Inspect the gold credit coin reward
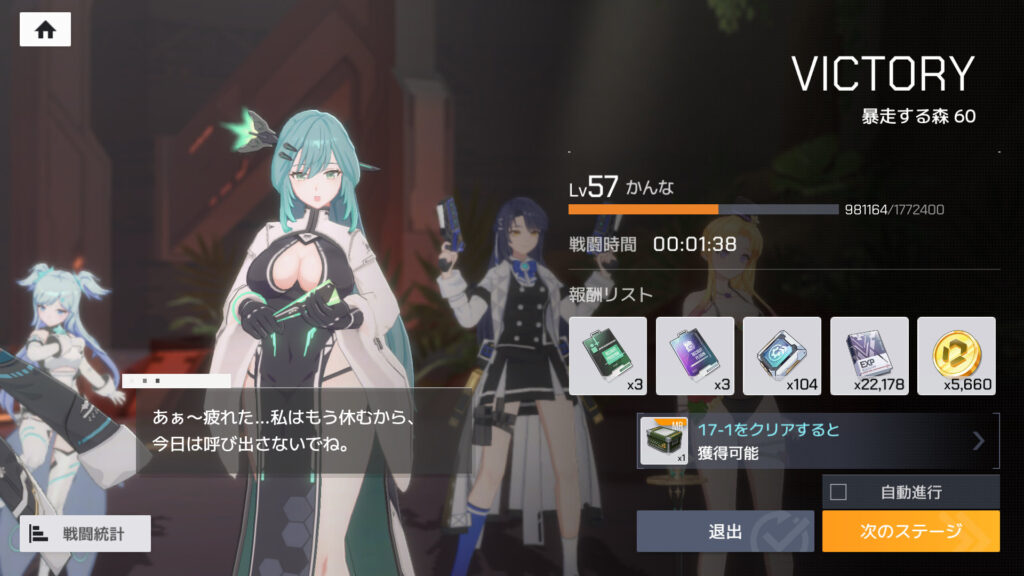Viewport: 1024px width, 576px height. (956, 355)
